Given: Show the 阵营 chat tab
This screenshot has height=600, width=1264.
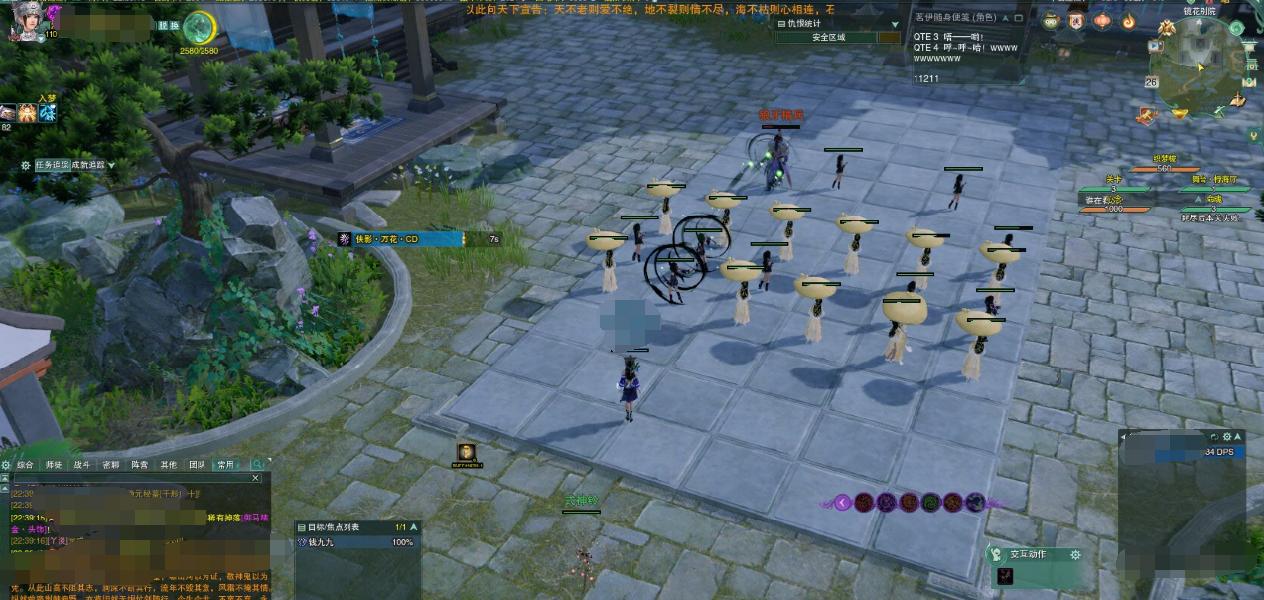Looking at the screenshot, I should (x=140, y=465).
